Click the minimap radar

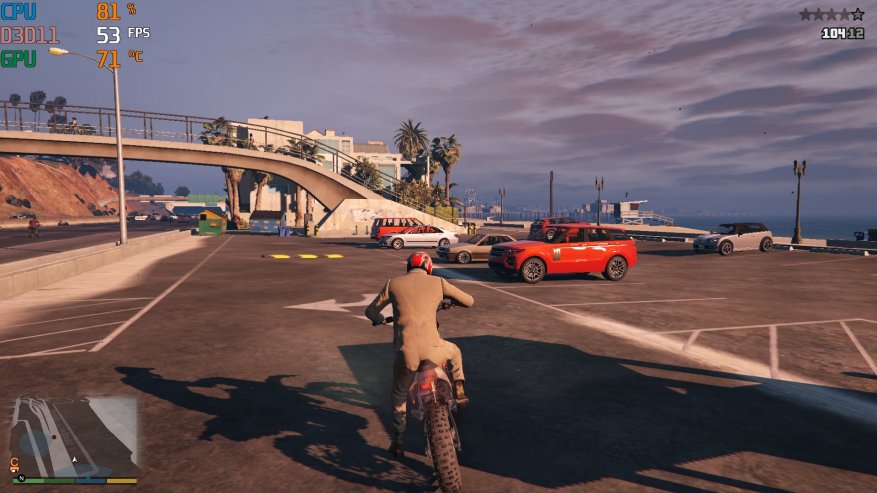pyautogui.click(x=73, y=436)
